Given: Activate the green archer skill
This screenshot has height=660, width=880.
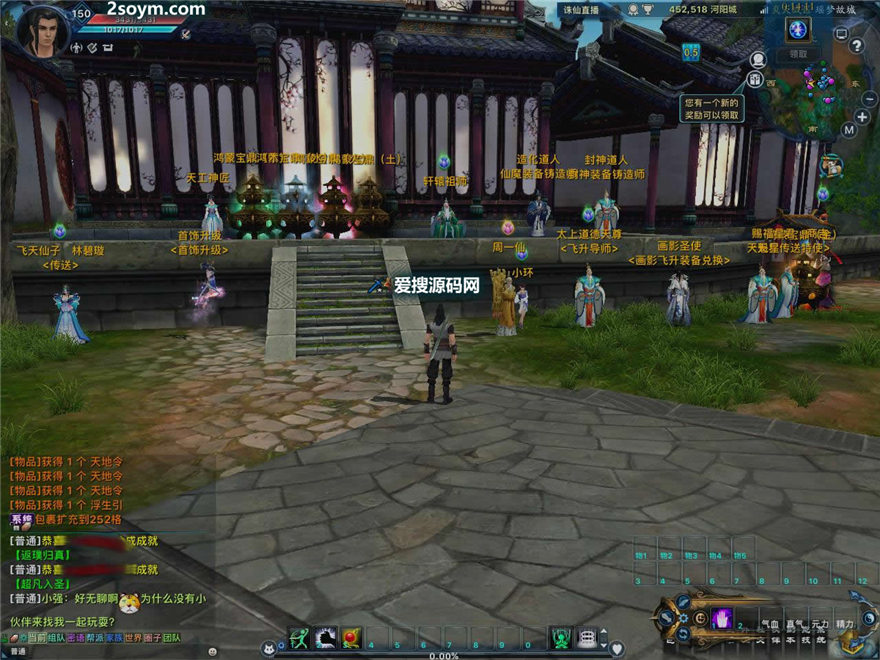Looking at the screenshot, I should coord(298,637).
